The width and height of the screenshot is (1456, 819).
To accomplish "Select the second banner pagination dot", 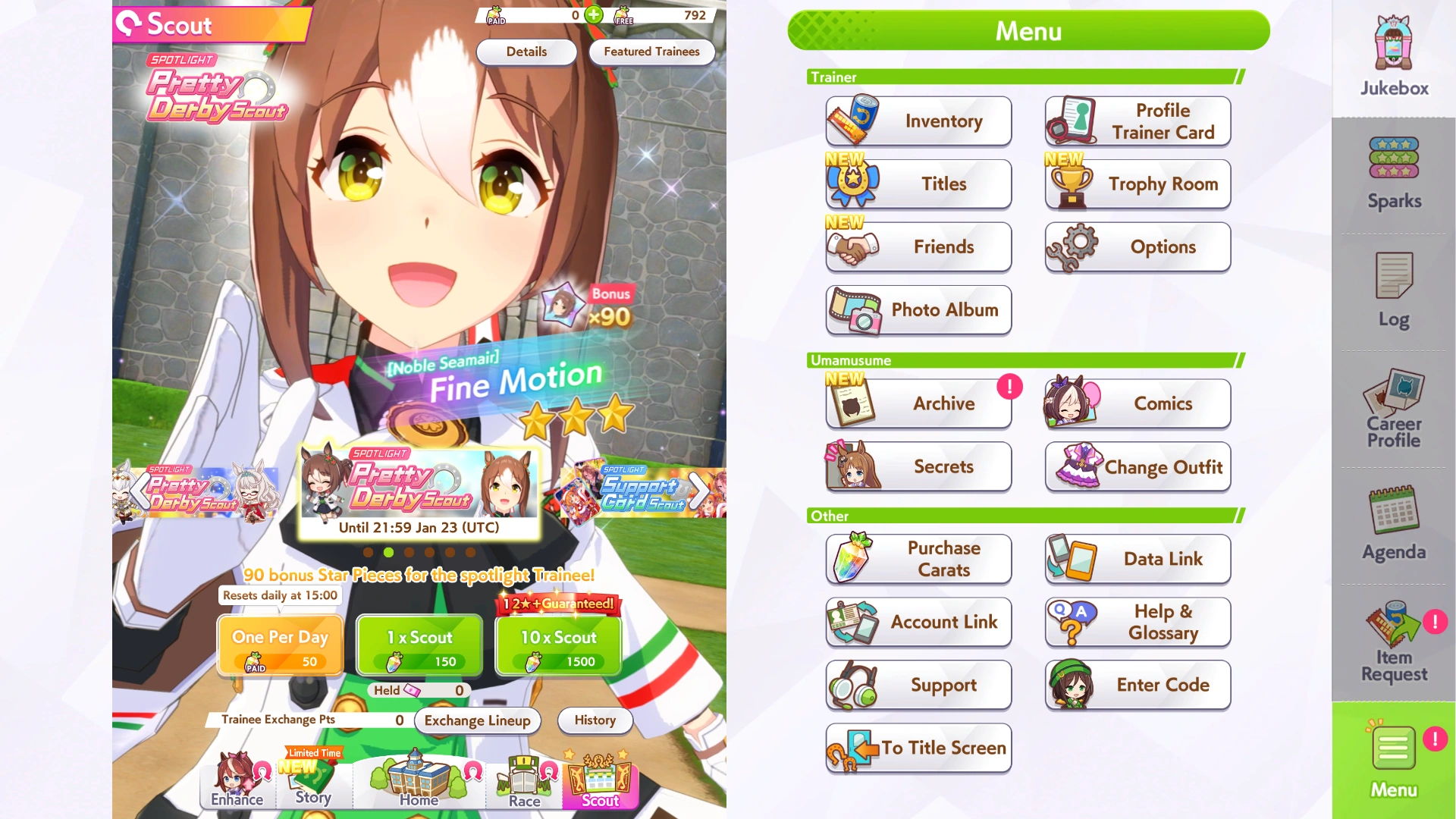I will 390,553.
